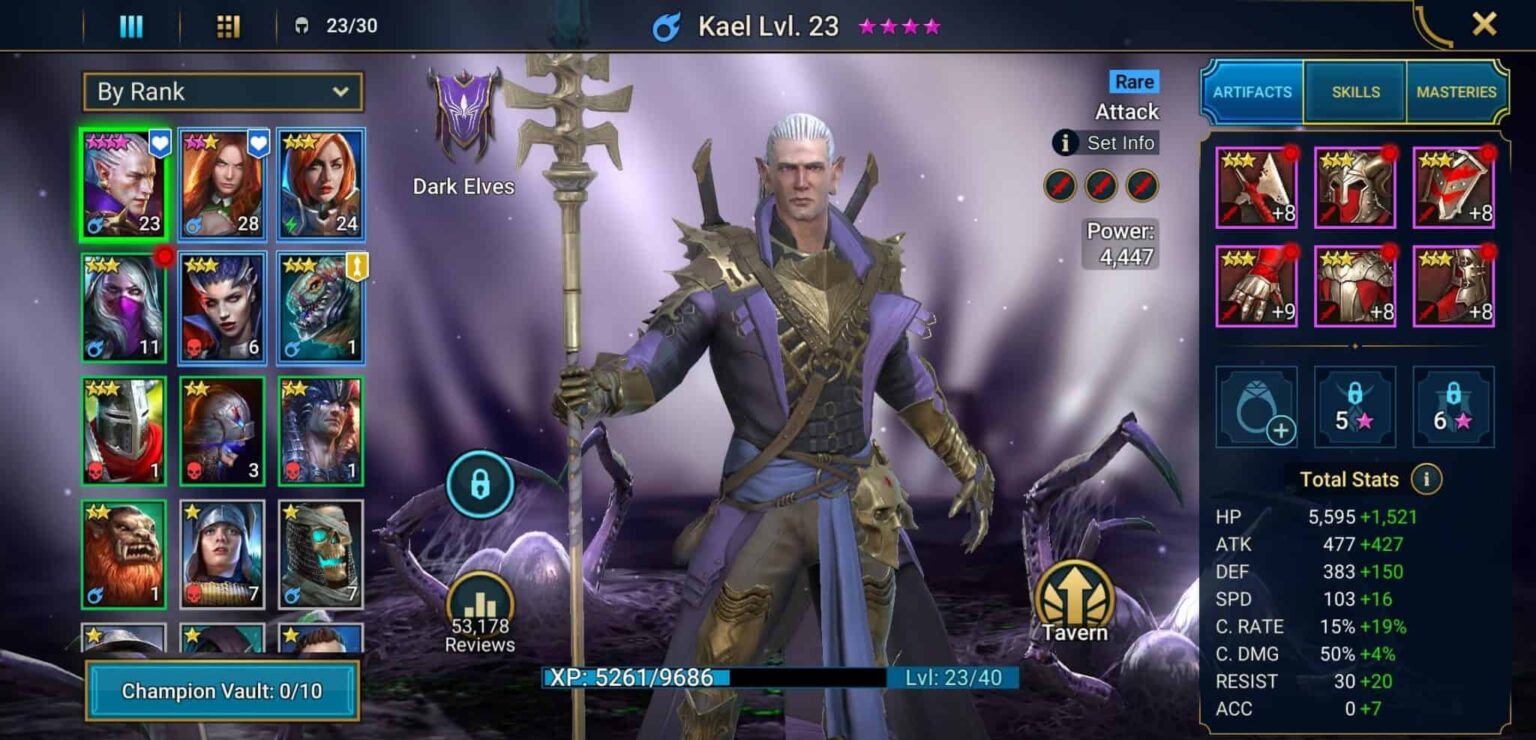1536x740 pixels.
Task: Tap the locked 6-star Banner slot
Action: point(1455,408)
